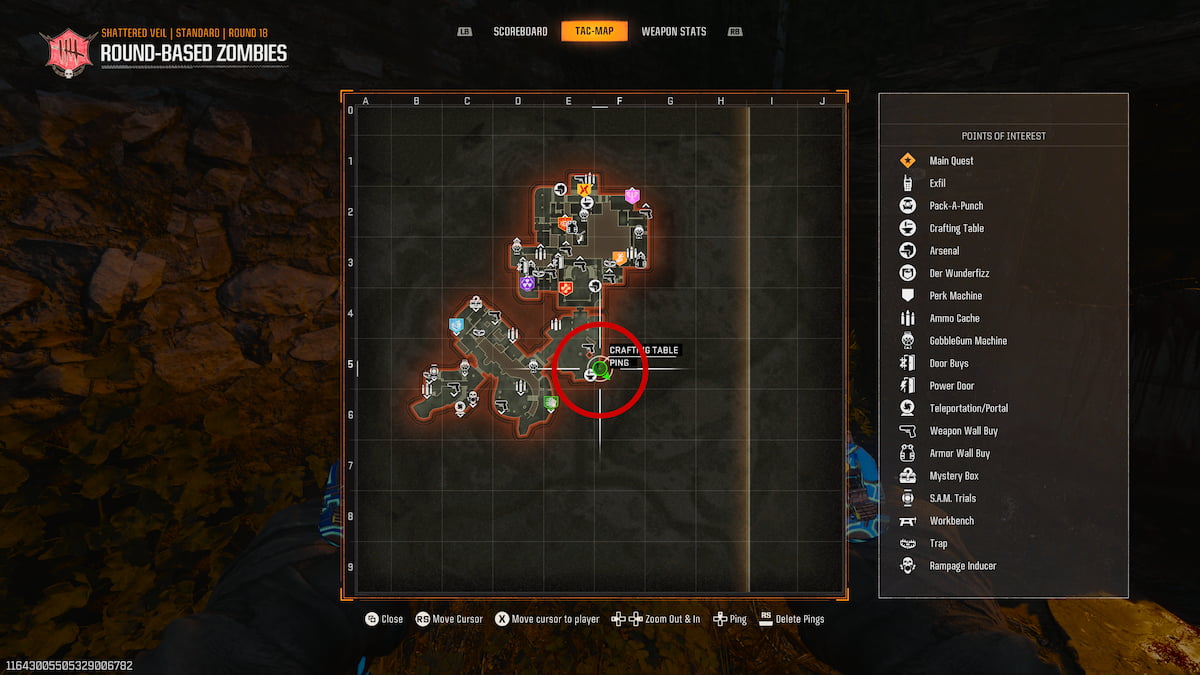Select the Crafting Table legend entry
This screenshot has width=1200, height=675.
click(x=956, y=228)
